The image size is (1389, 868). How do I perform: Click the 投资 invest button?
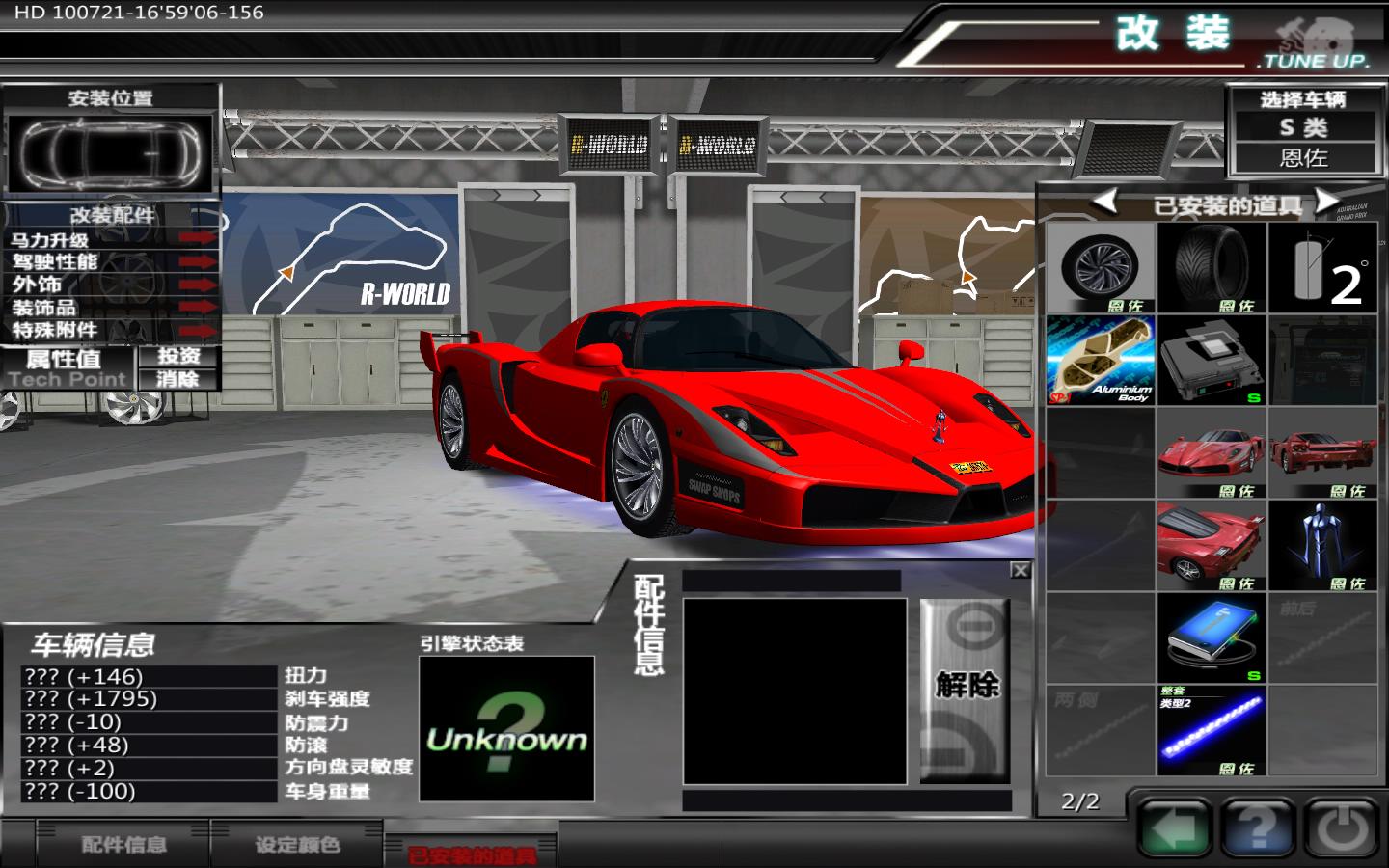[x=178, y=356]
